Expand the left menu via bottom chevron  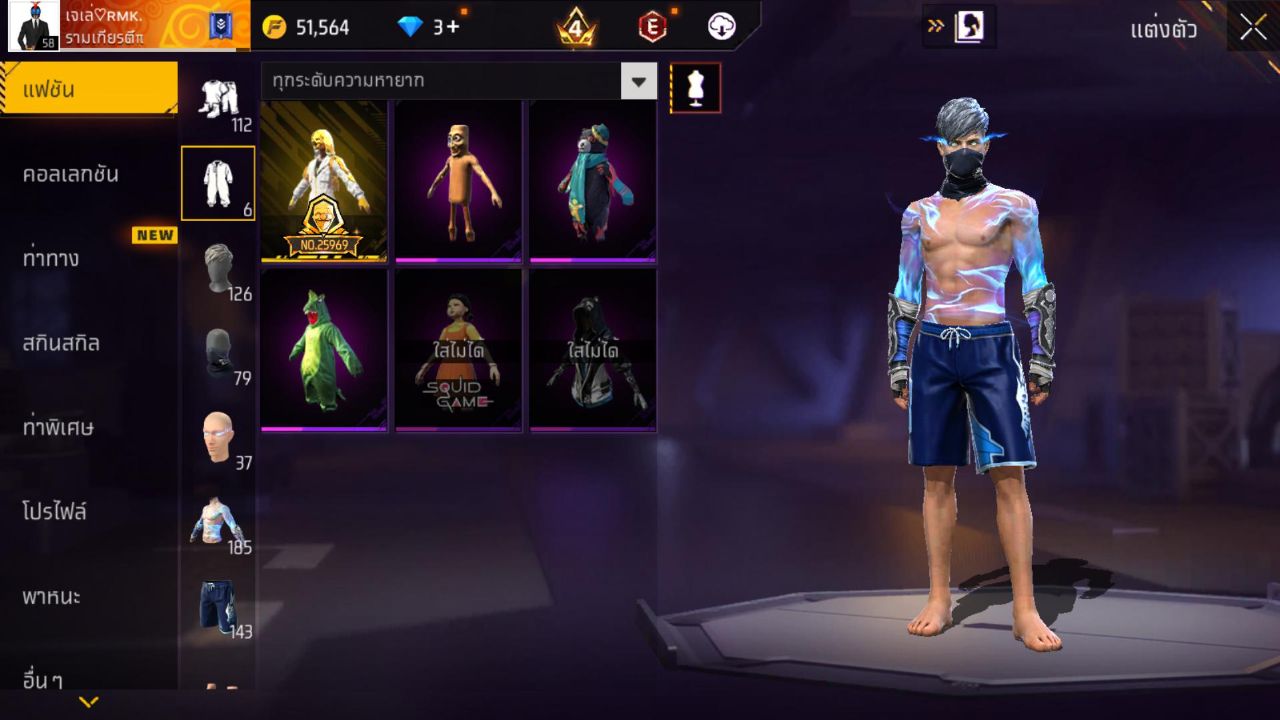pyautogui.click(x=90, y=700)
